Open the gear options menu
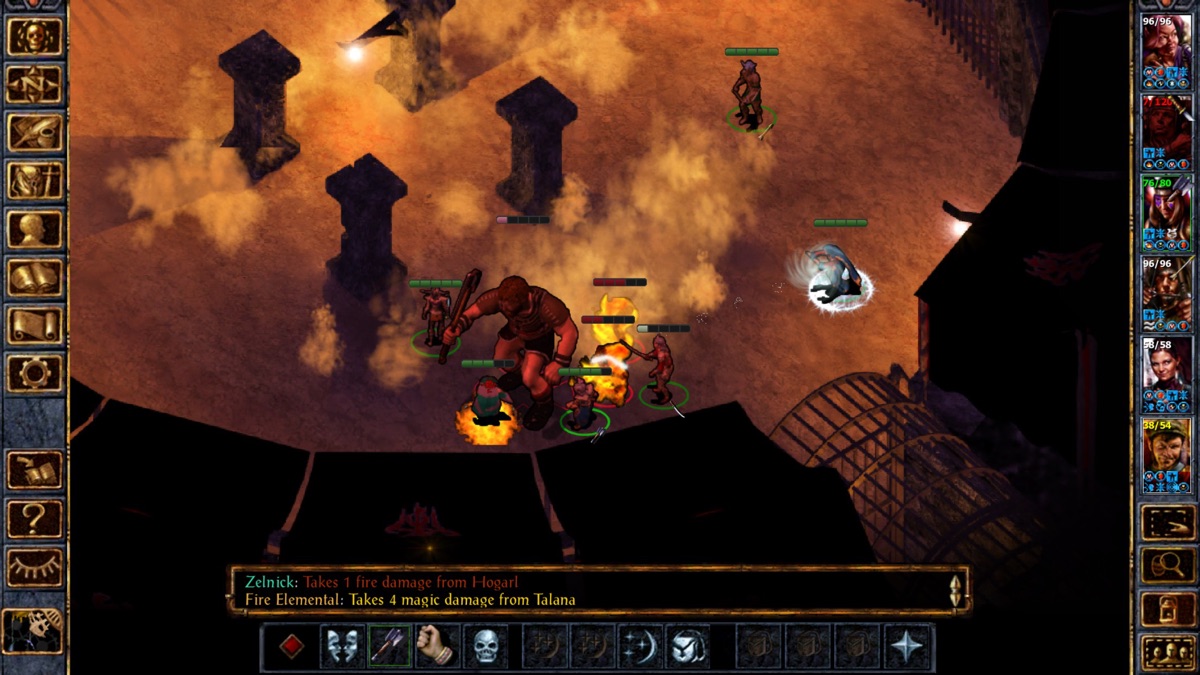Screen dimensions: 1200x675 pos(34,373)
